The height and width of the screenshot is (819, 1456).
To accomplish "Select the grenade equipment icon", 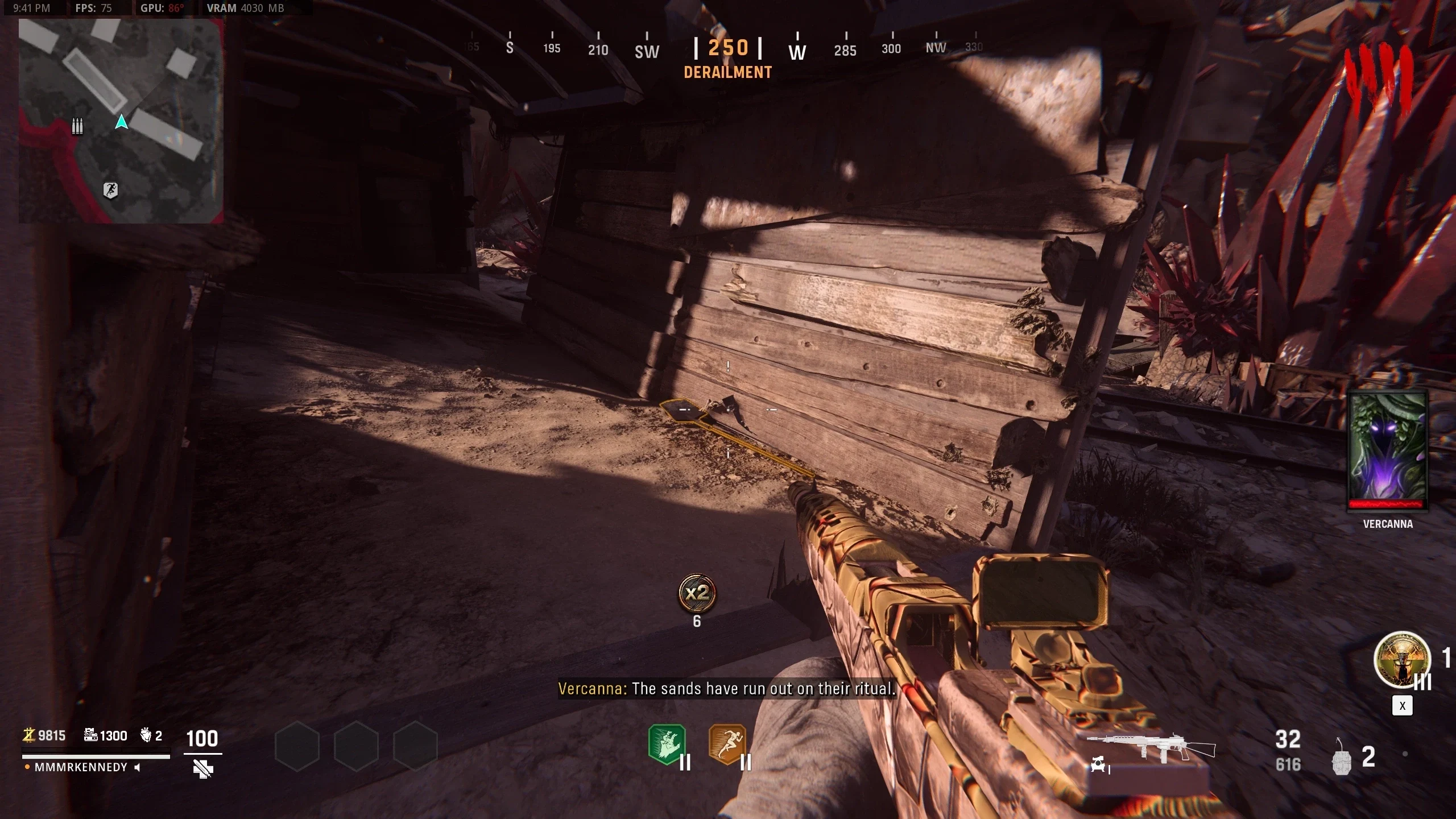I will point(1342,758).
